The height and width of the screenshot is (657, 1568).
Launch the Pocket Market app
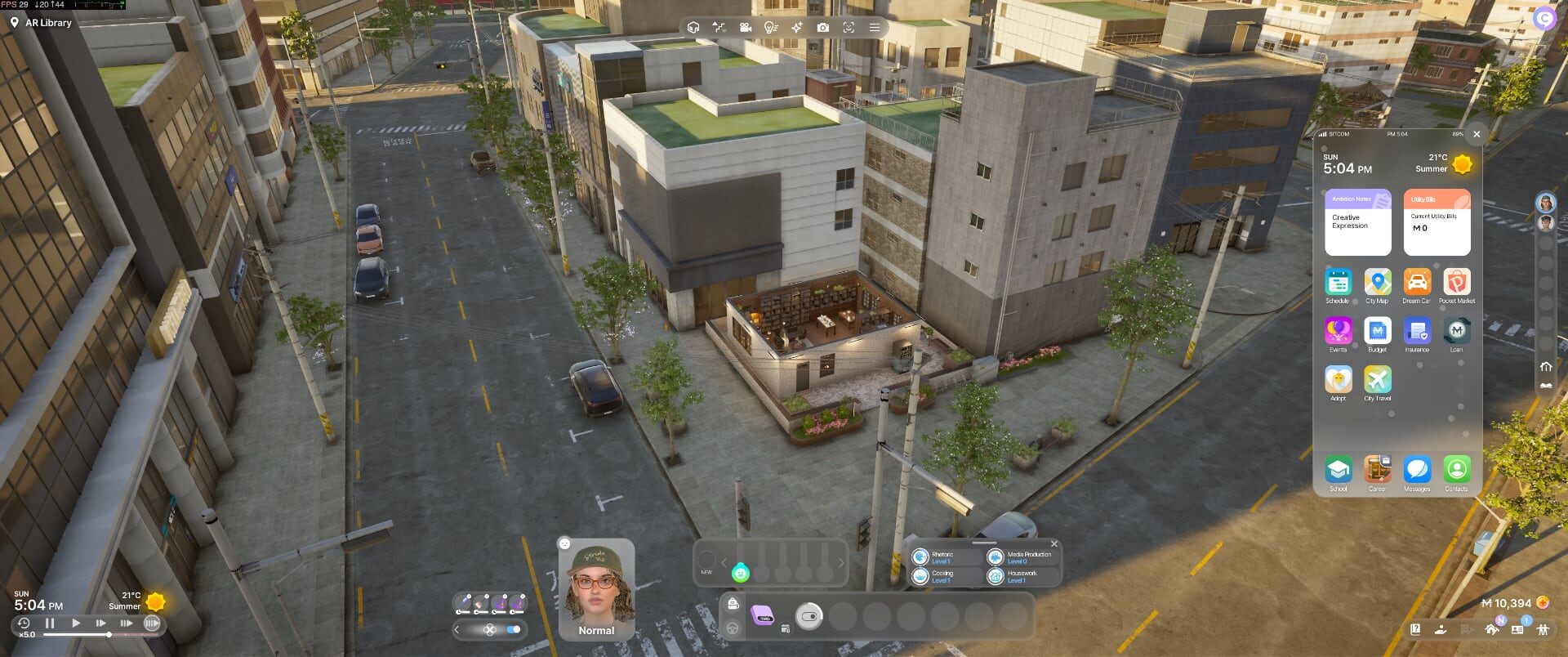tap(1456, 283)
